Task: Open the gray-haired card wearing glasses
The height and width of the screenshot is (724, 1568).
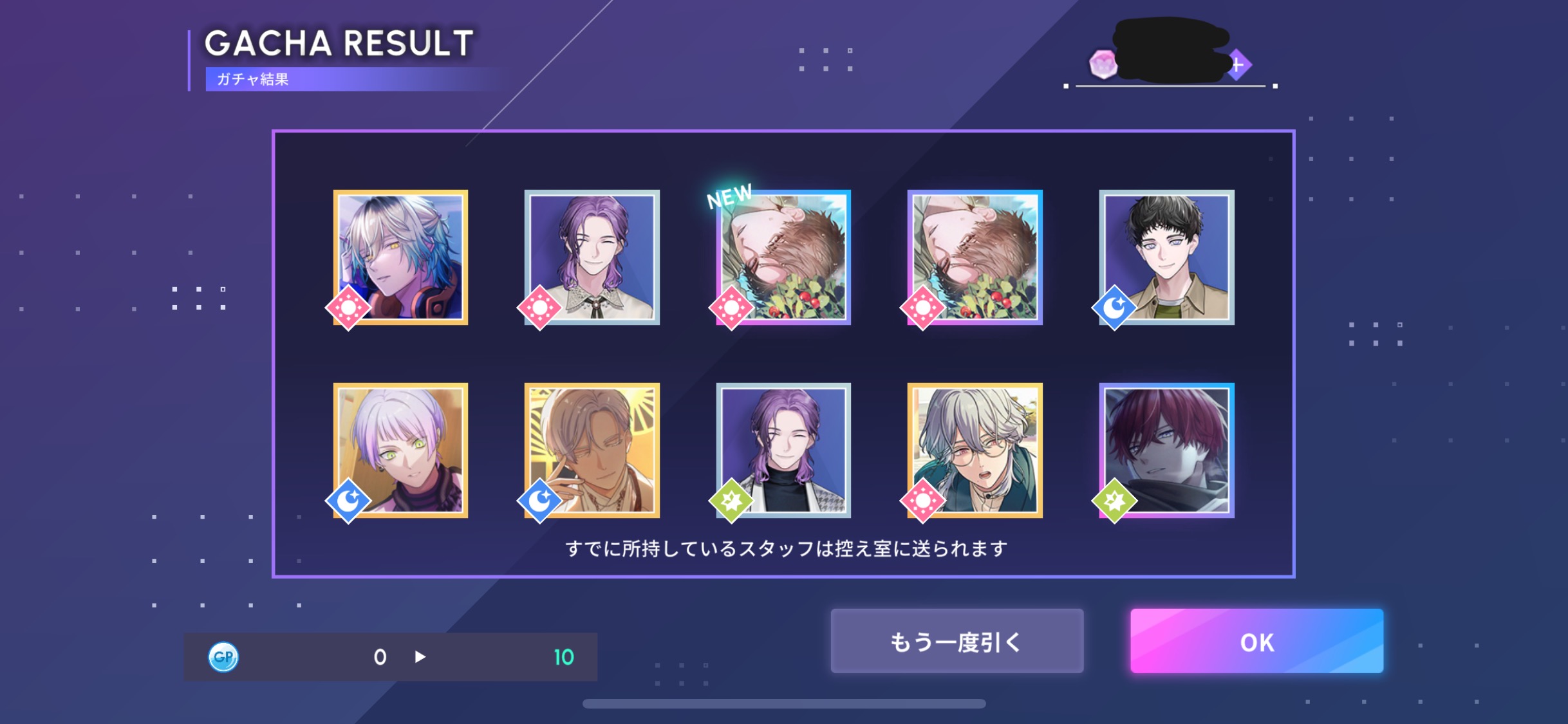Action: [x=975, y=450]
